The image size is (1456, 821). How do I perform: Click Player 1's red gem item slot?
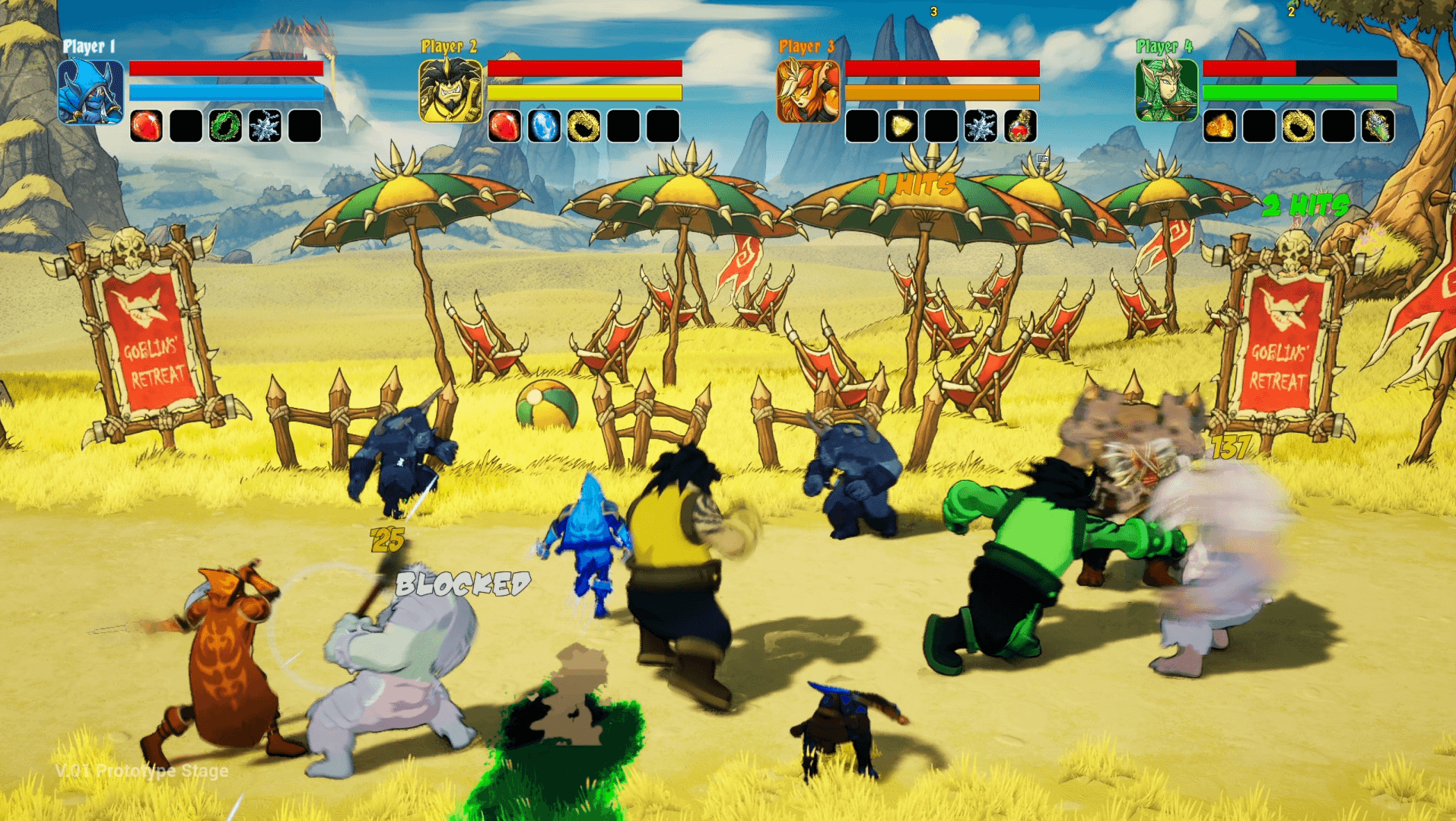pos(146,126)
